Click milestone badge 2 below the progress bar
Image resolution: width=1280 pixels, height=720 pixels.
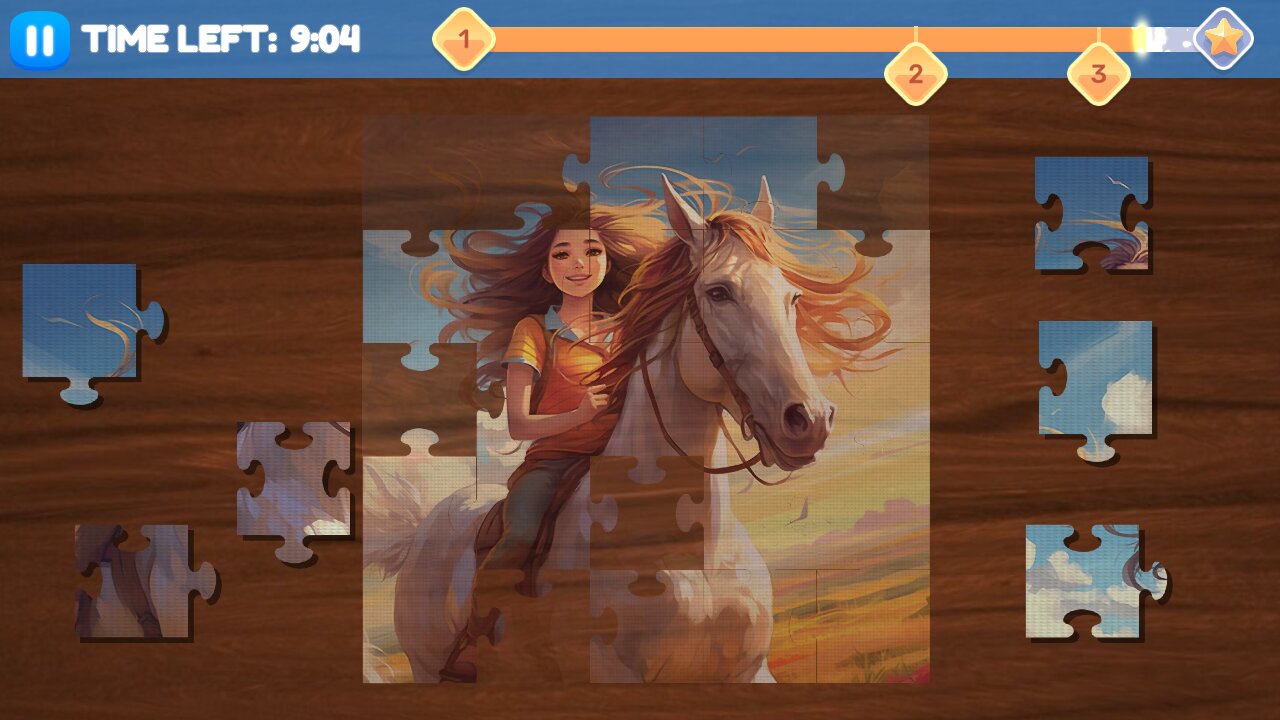tap(916, 73)
